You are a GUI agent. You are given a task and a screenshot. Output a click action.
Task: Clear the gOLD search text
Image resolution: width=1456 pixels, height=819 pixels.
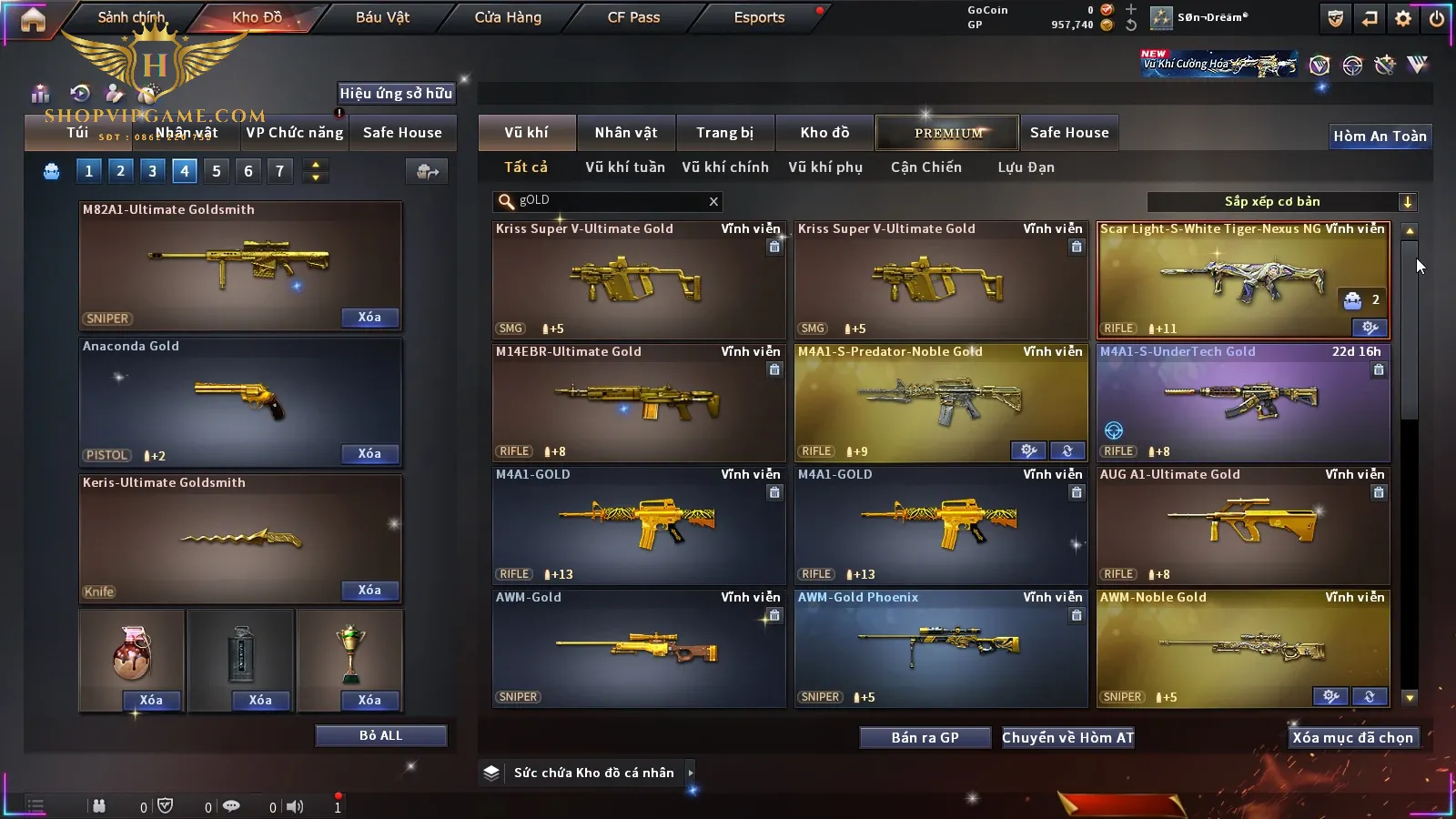[x=713, y=201]
